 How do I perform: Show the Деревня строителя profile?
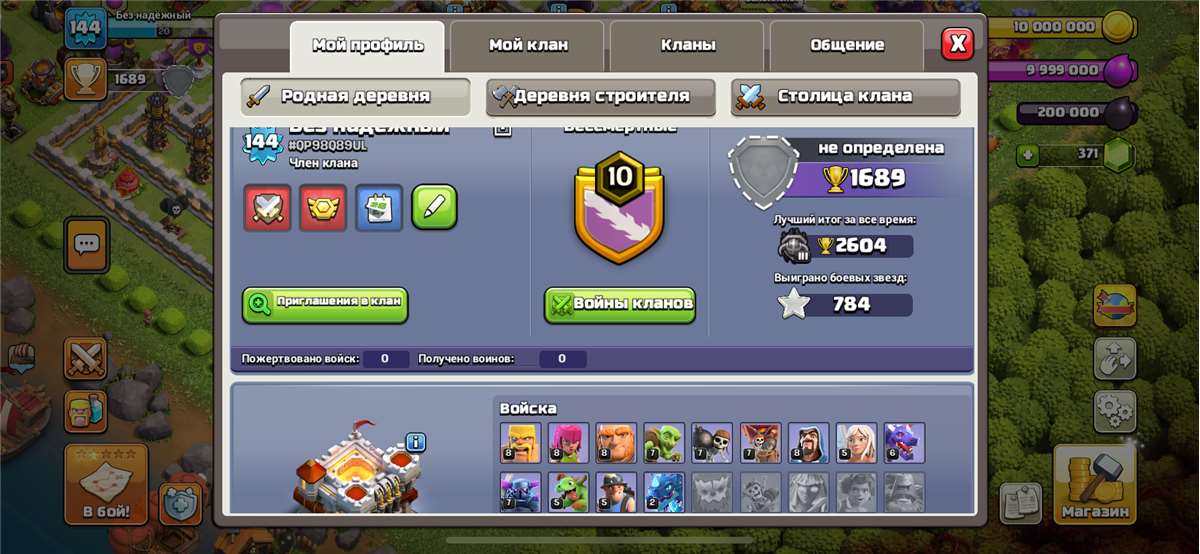tap(601, 97)
